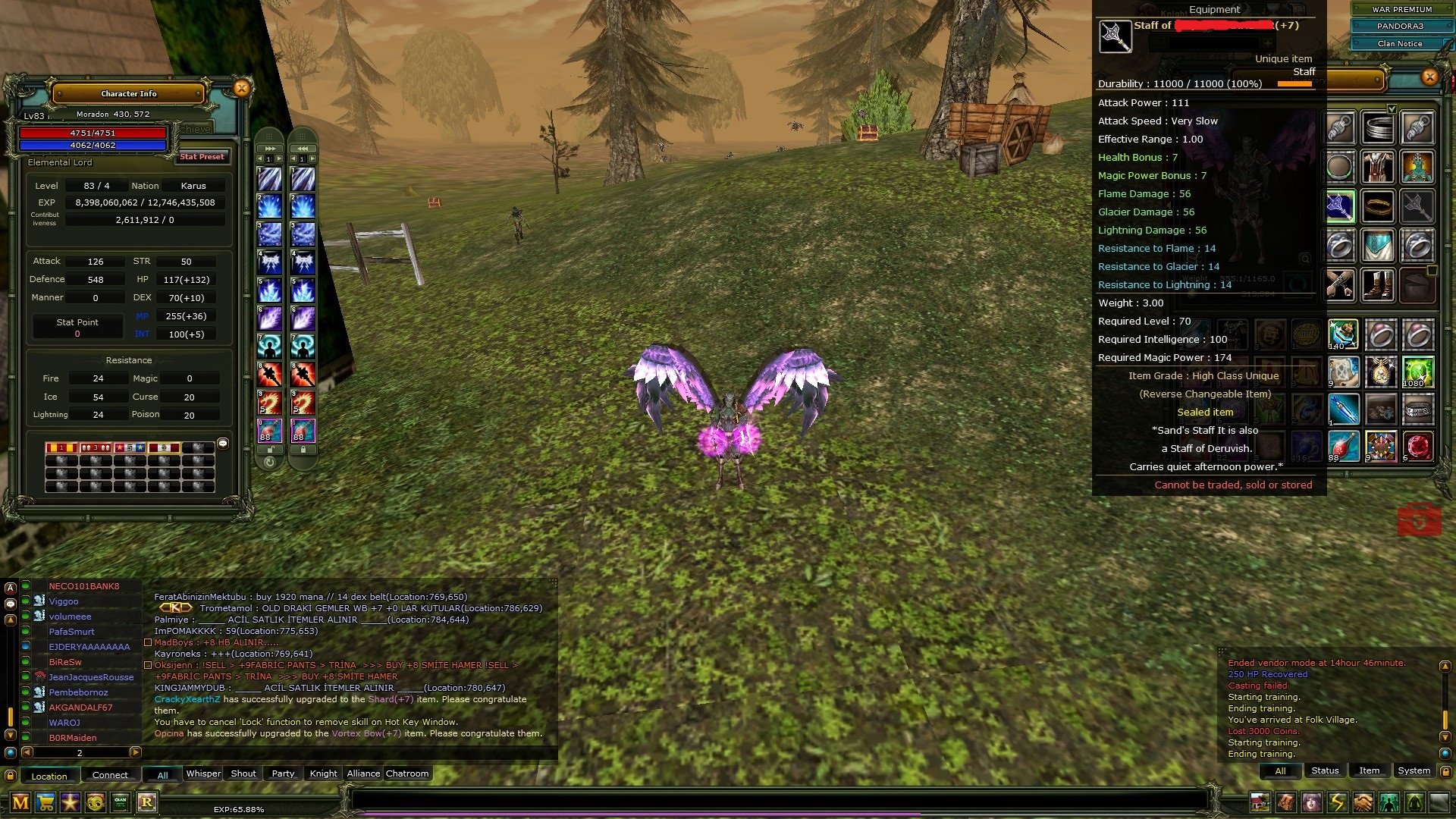Screen dimensions: 1456x819
Task: Open the Clan Notice button
Action: point(1400,43)
